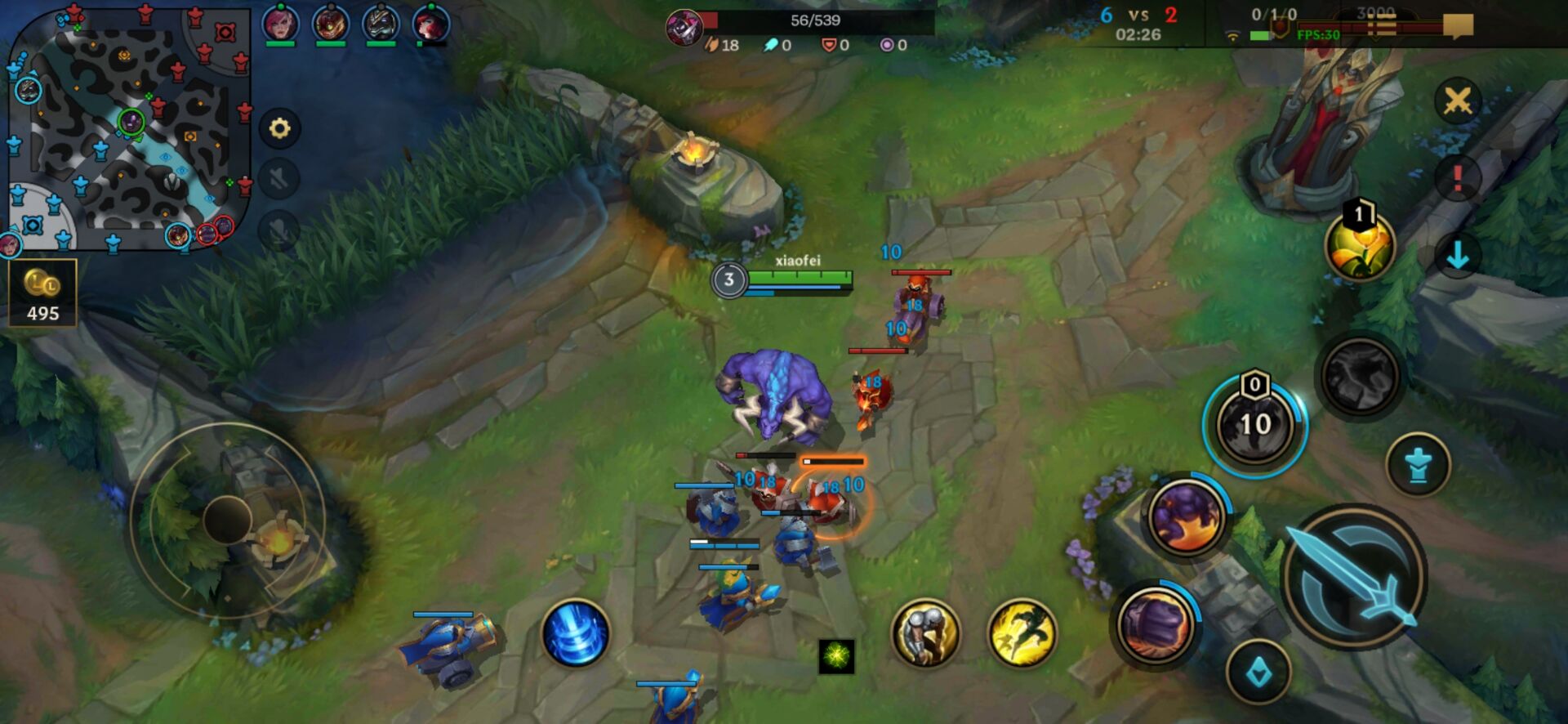
Task: Activate the purple fist ability
Action: coord(1155,623)
